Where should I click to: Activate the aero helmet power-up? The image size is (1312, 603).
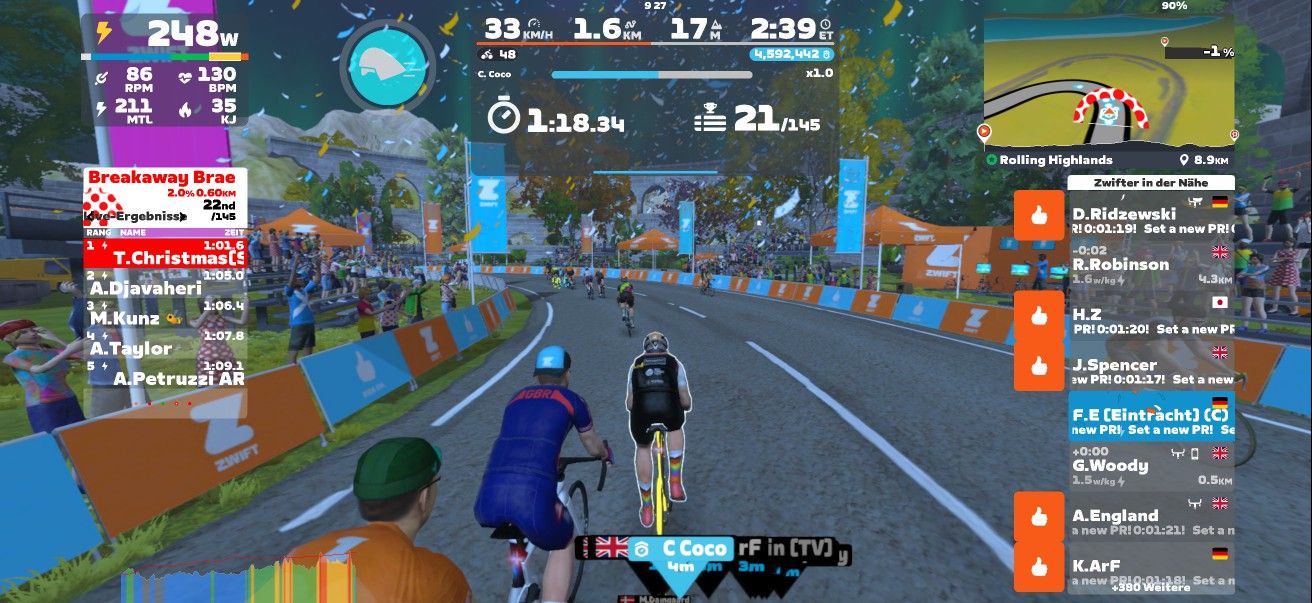388,65
